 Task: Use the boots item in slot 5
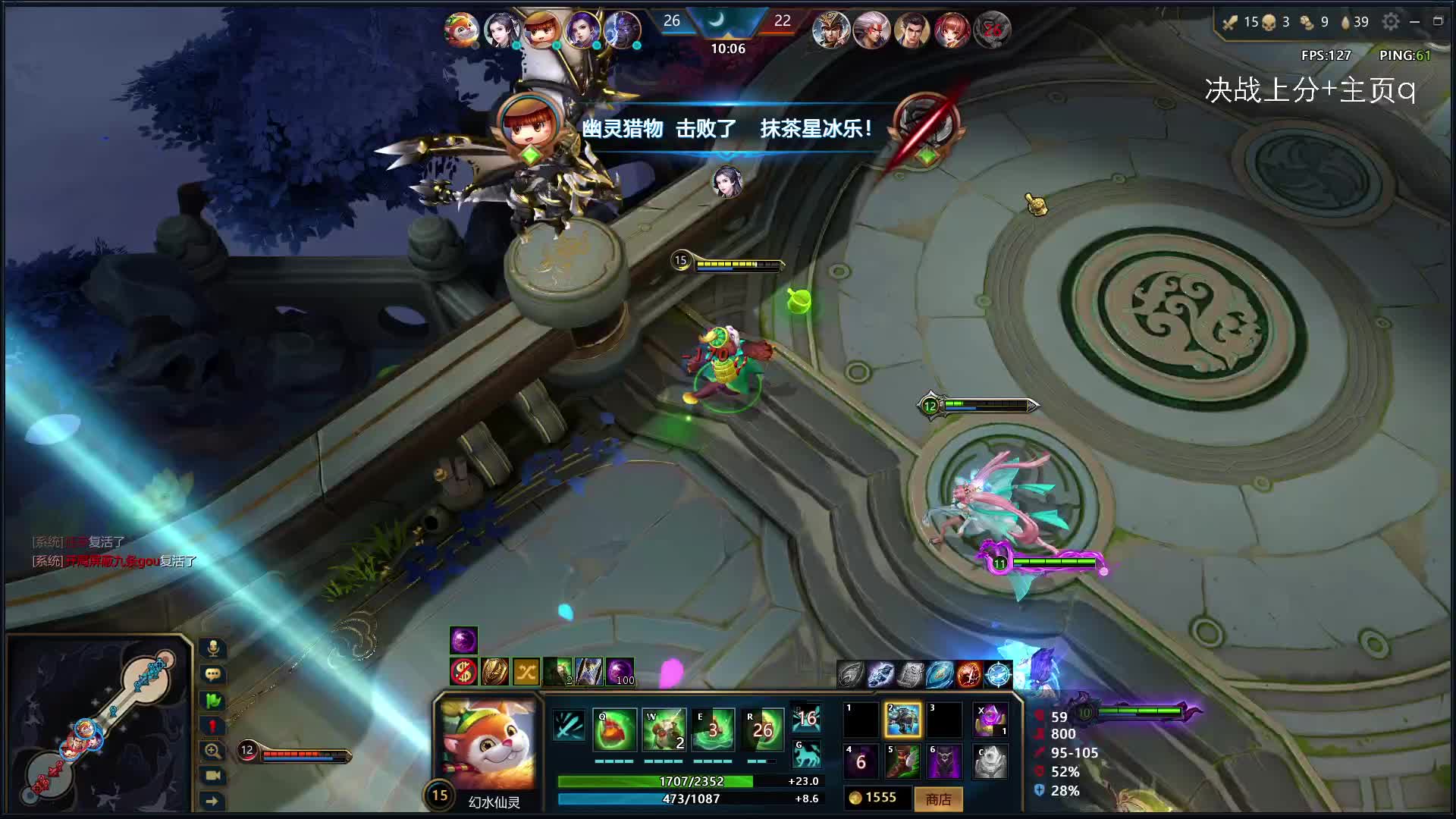[902, 761]
